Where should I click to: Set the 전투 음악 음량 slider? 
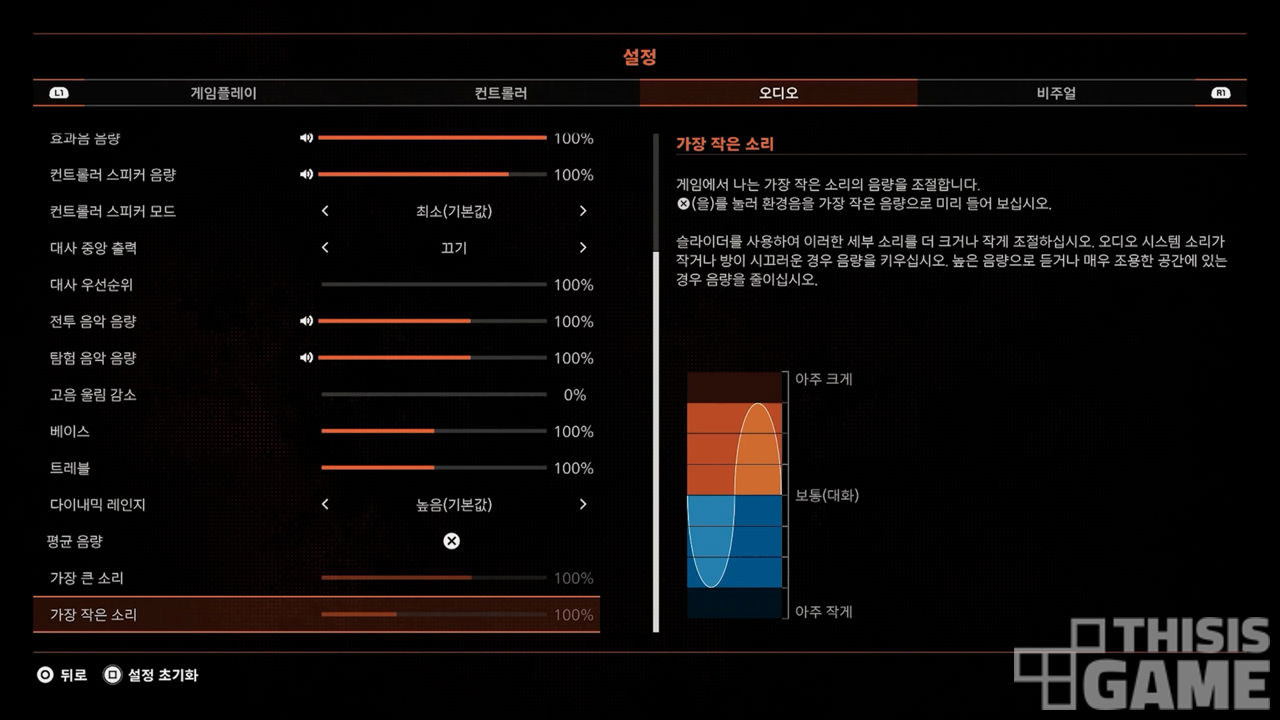click(432, 322)
